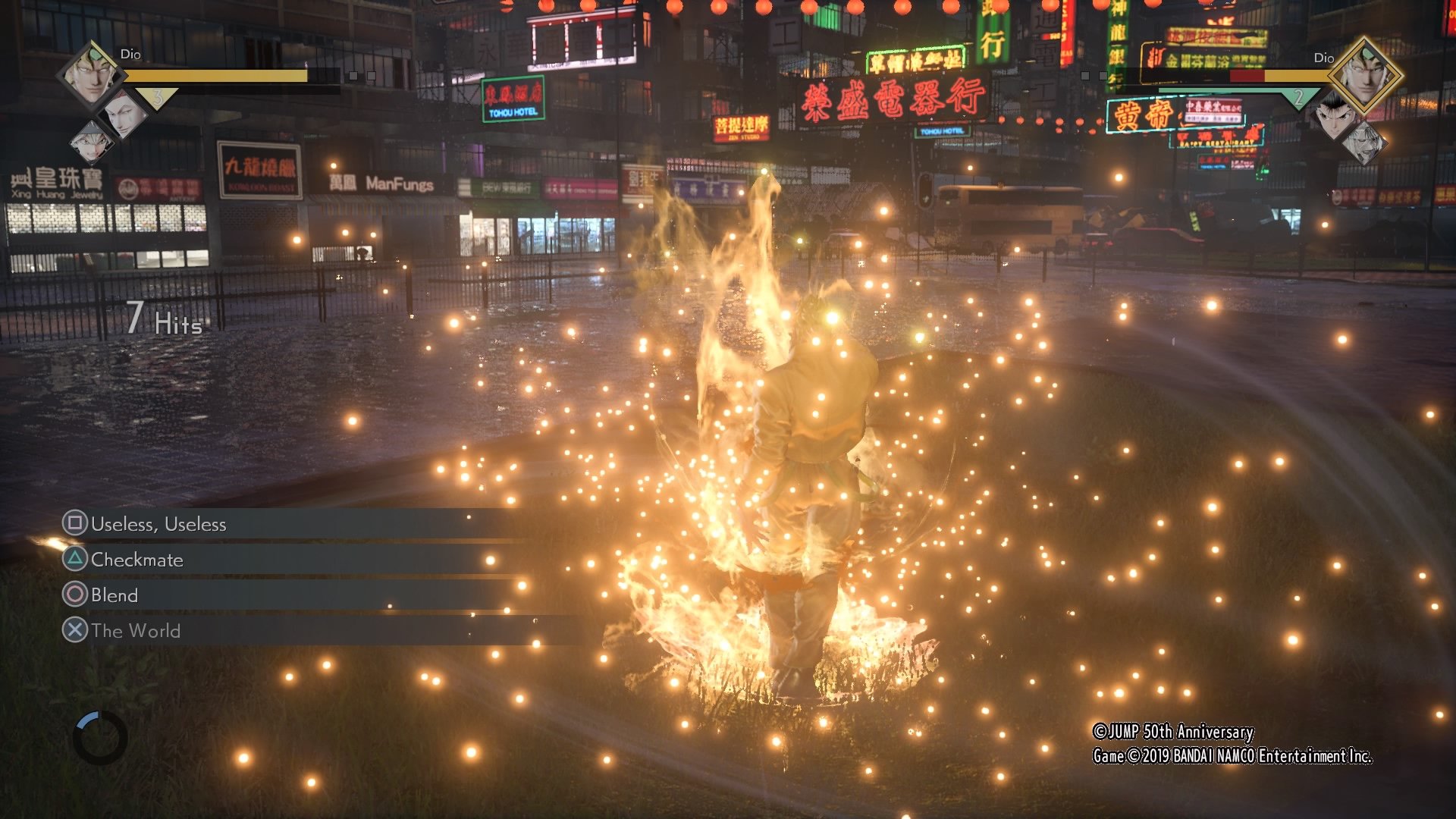Activate the Useless, Useless skill
This screenshot has height=819, width=1456.
tap(158, 524)
